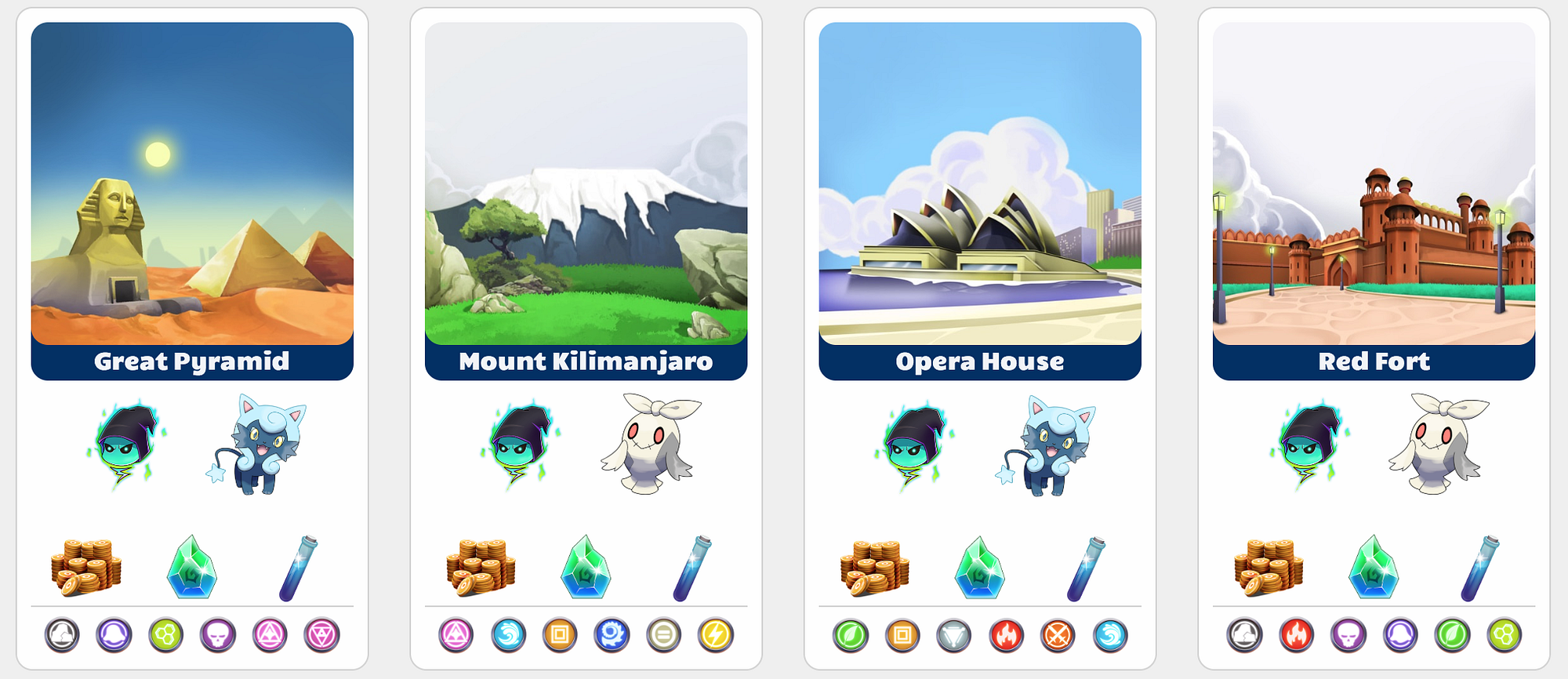Select the white ghost monster under Mount Kilimanjaro
The image size is (1568, 679).
[652, 444]
